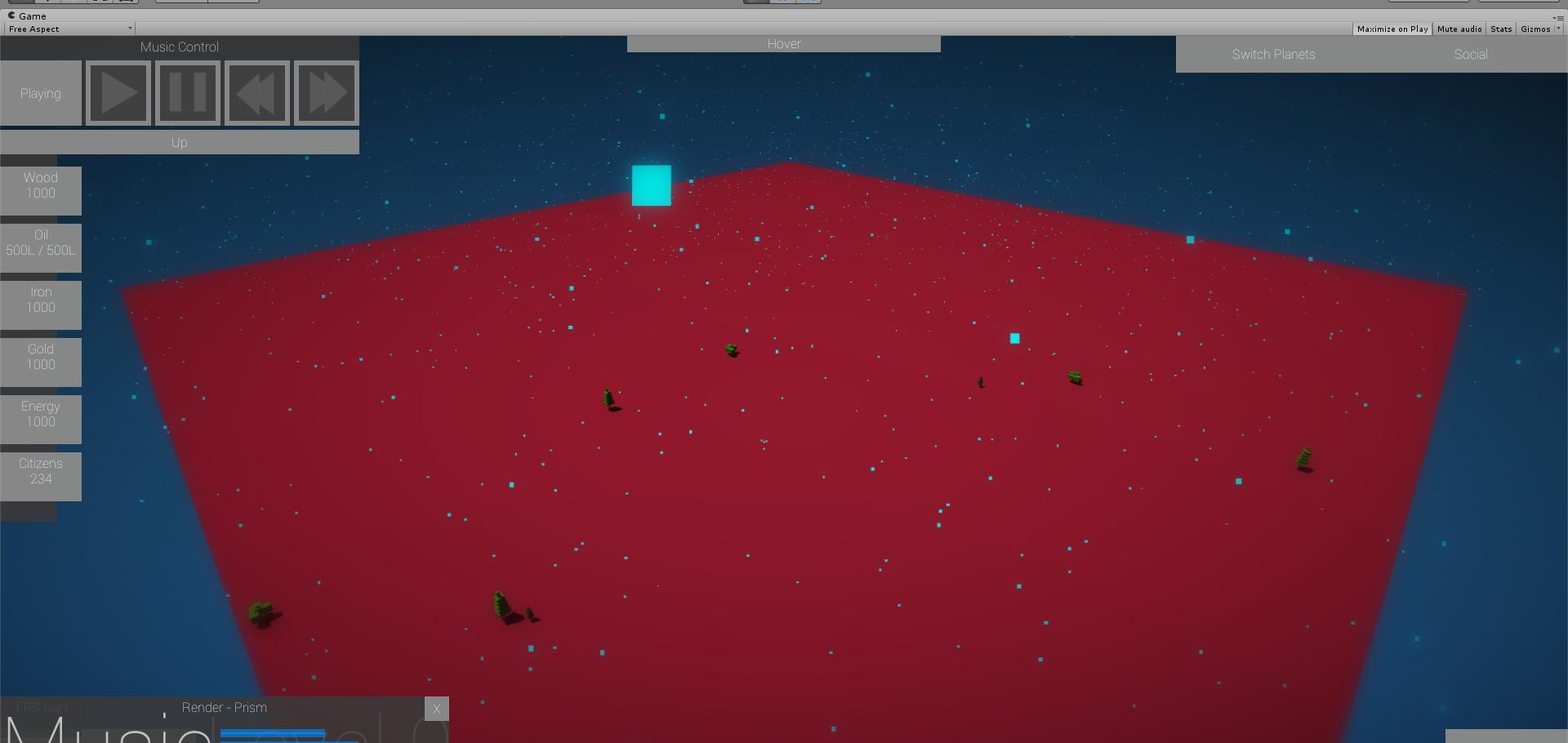
Task: Open the Gizmos dropdown arrow
Action: pyautogui.click(x=1558, y=29)
